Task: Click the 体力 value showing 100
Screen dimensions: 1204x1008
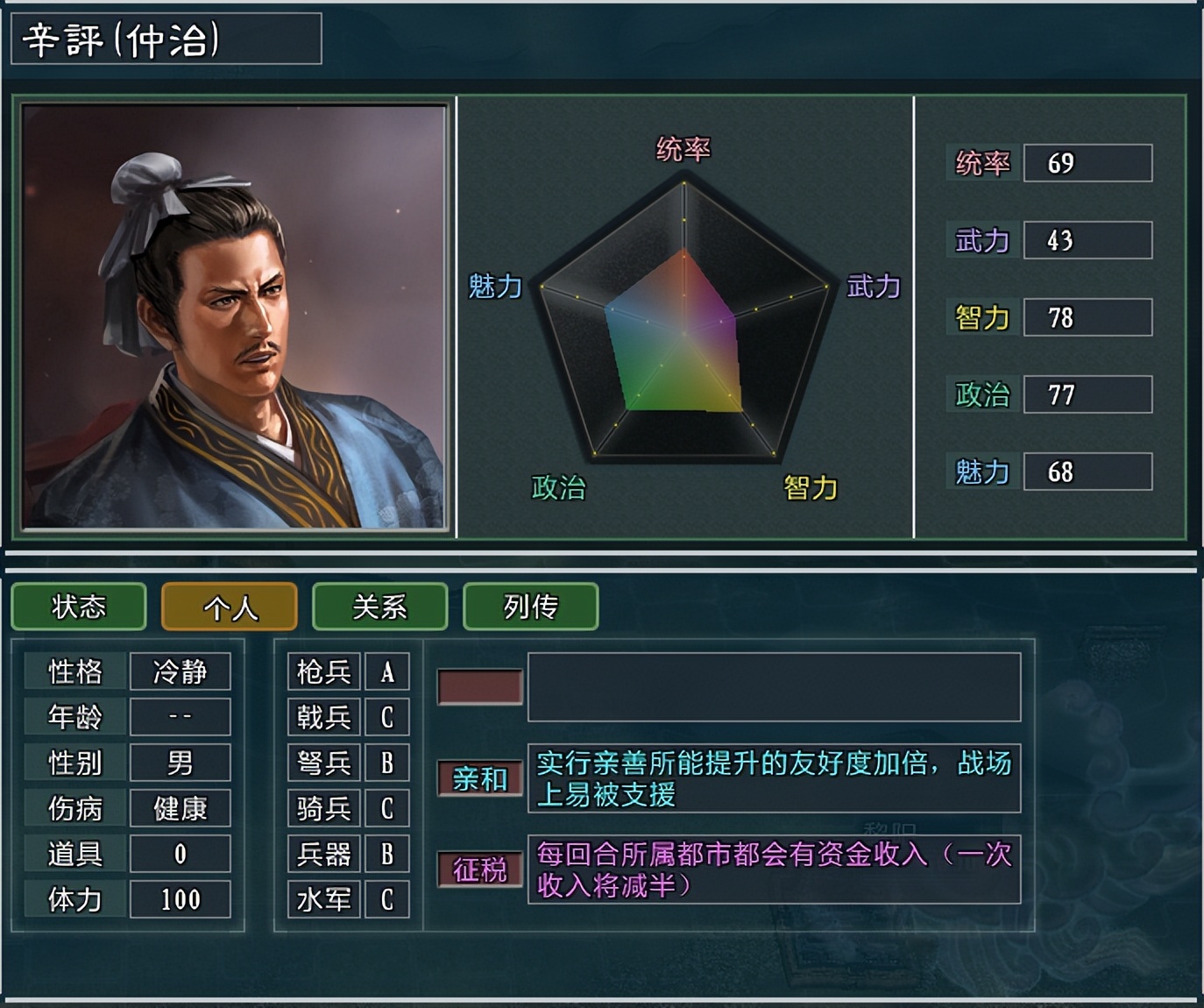Action: (181, 898)
